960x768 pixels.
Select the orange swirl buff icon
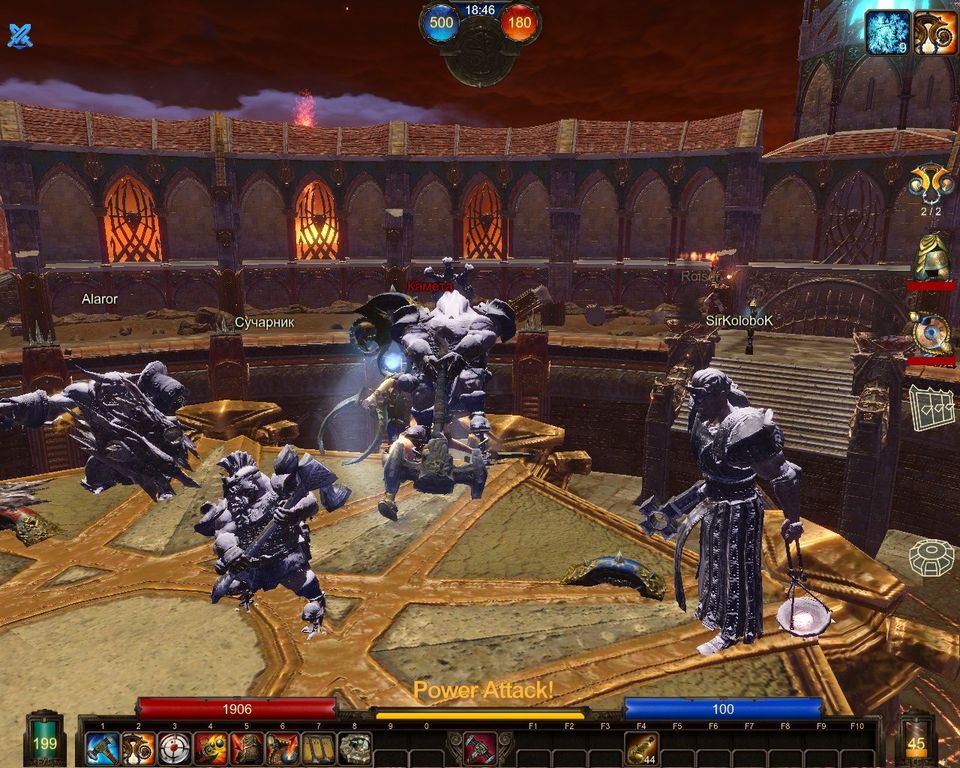tap(935, 32)
